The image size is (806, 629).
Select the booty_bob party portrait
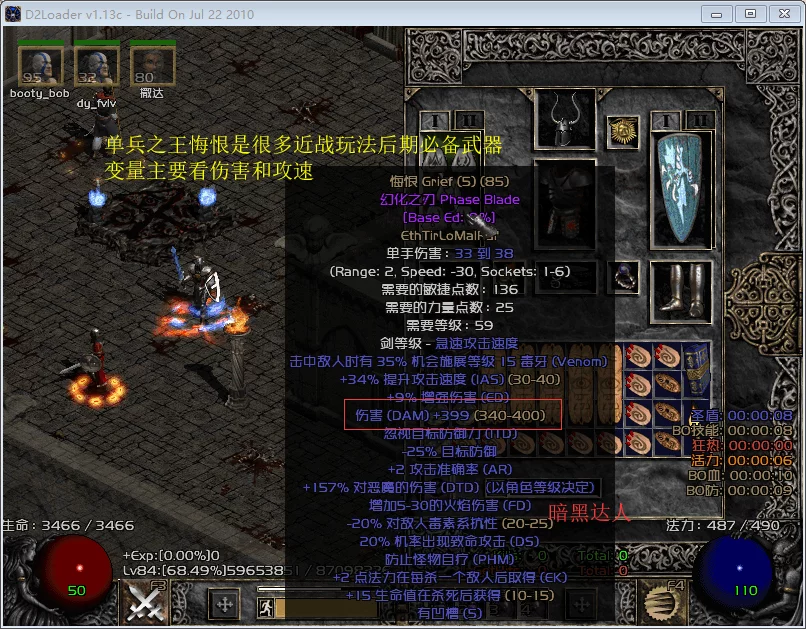tap(40, 65)
